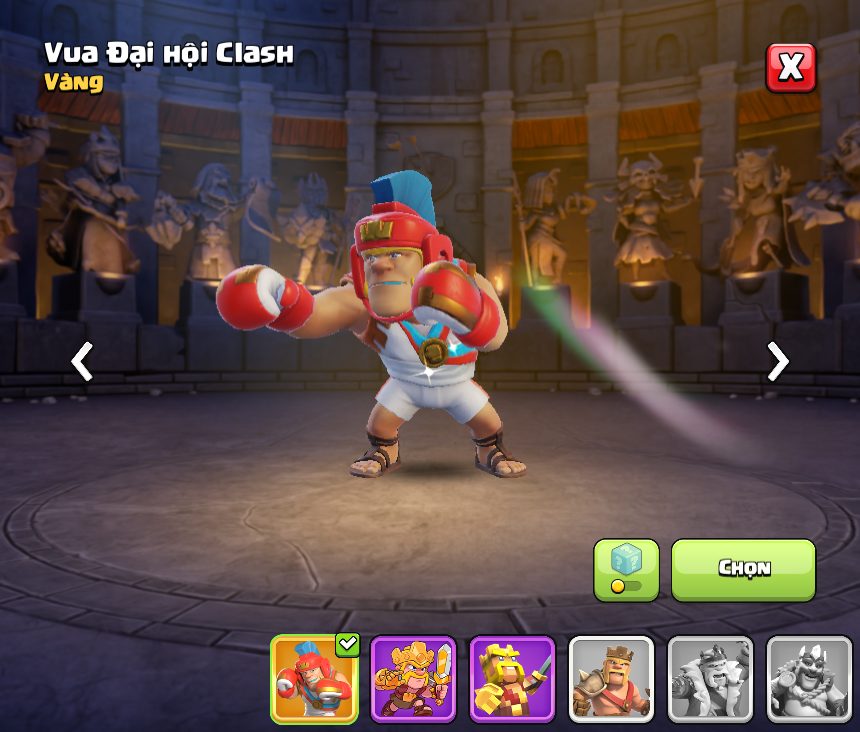Pick the pixelated gold king skin
Screen dimensions: 860x732
coord(512,679)
